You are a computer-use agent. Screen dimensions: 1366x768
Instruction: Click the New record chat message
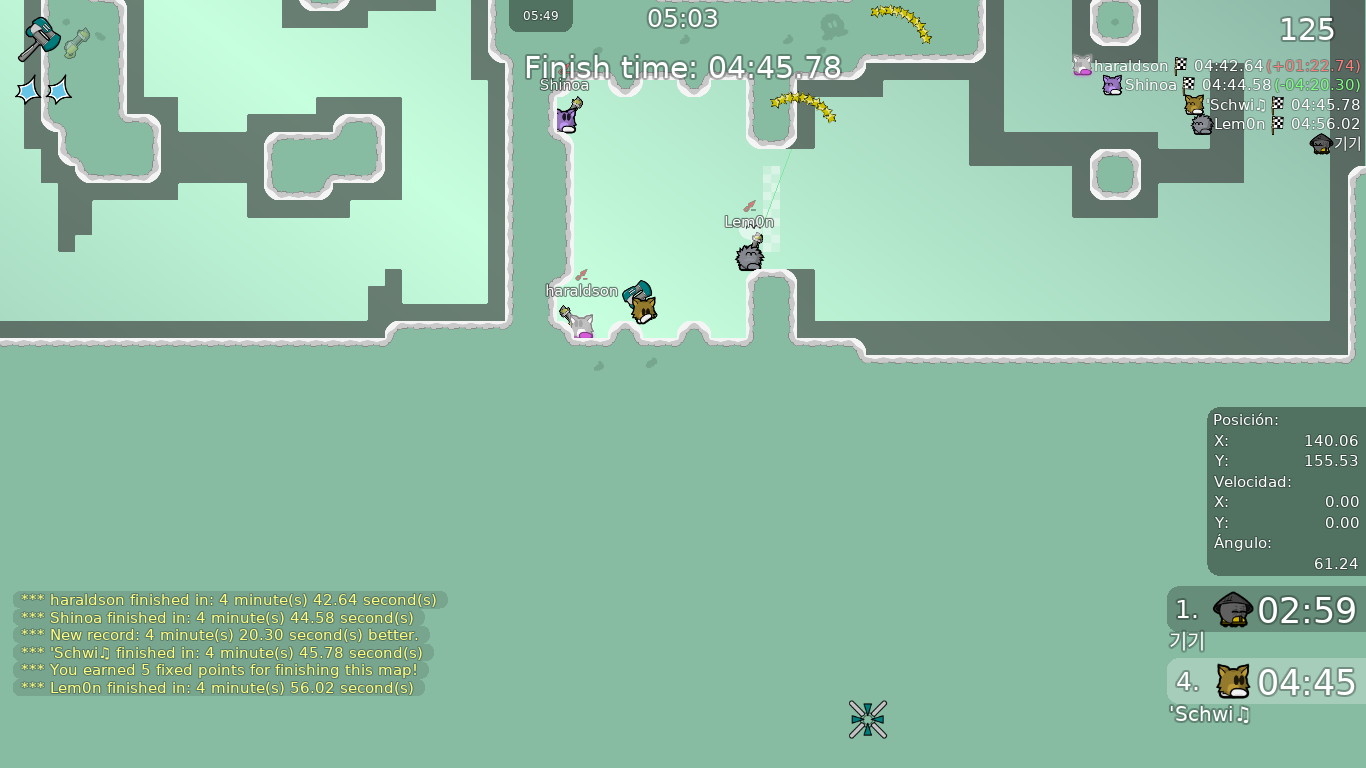click(220, 635)
